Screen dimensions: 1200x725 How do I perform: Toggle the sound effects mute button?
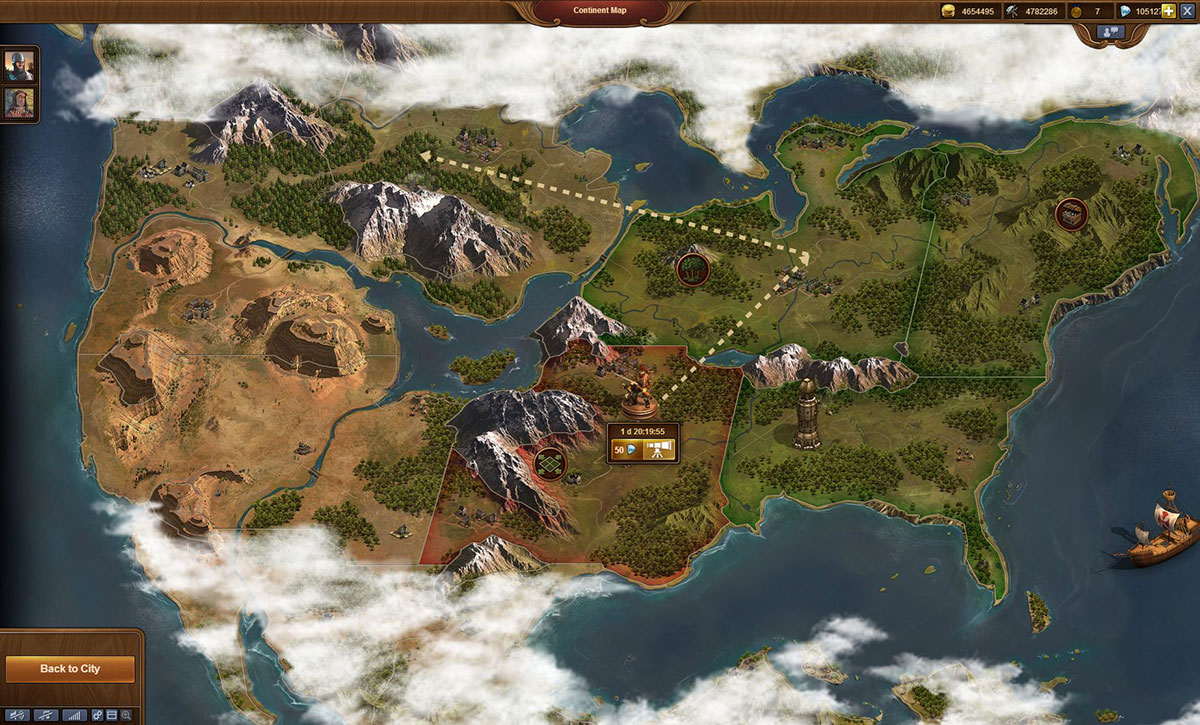16,716
